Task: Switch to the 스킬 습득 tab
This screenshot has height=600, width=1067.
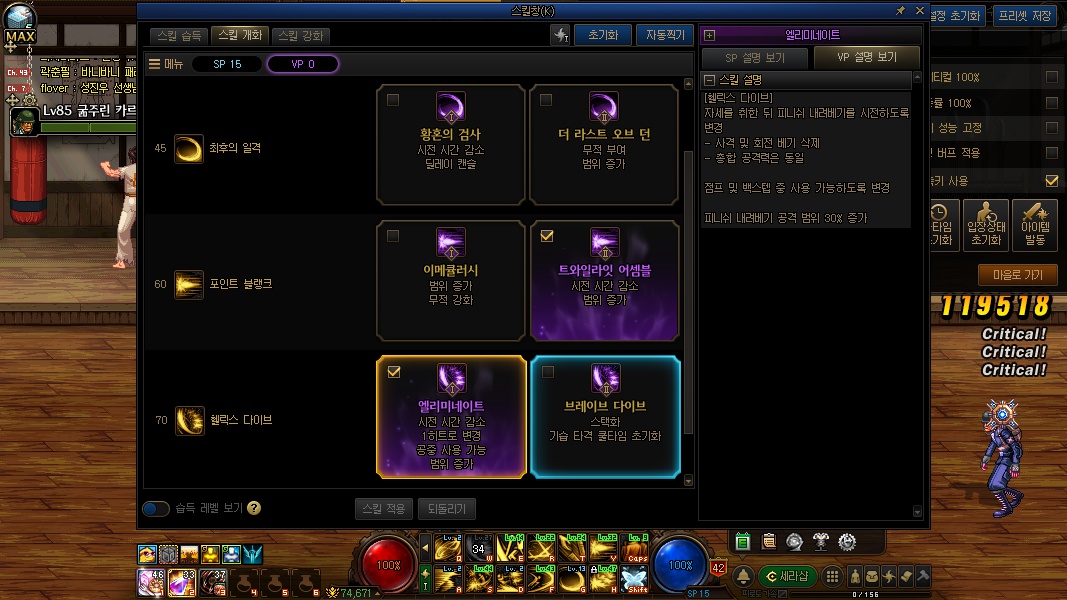Action: pos(180,36)
